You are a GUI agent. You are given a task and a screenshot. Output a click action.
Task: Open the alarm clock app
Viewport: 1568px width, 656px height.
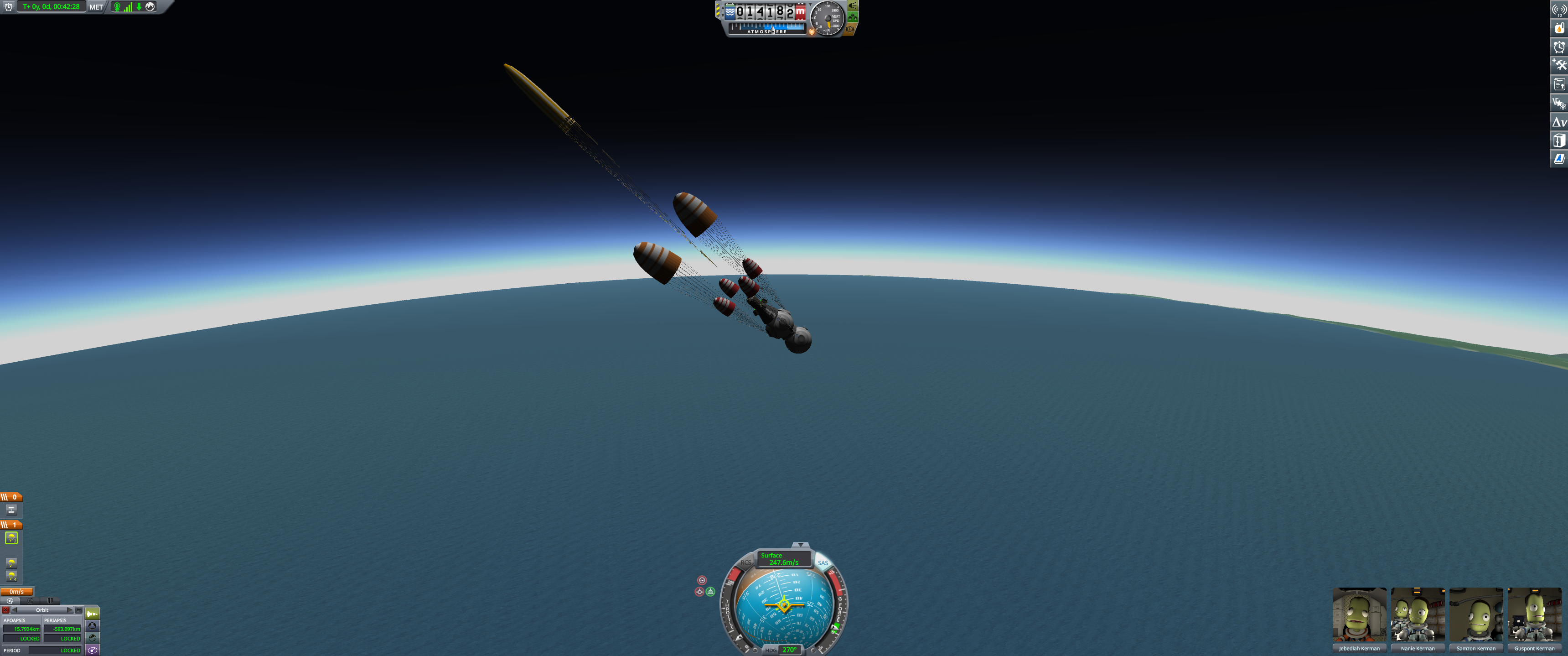tap(1559, 47)
